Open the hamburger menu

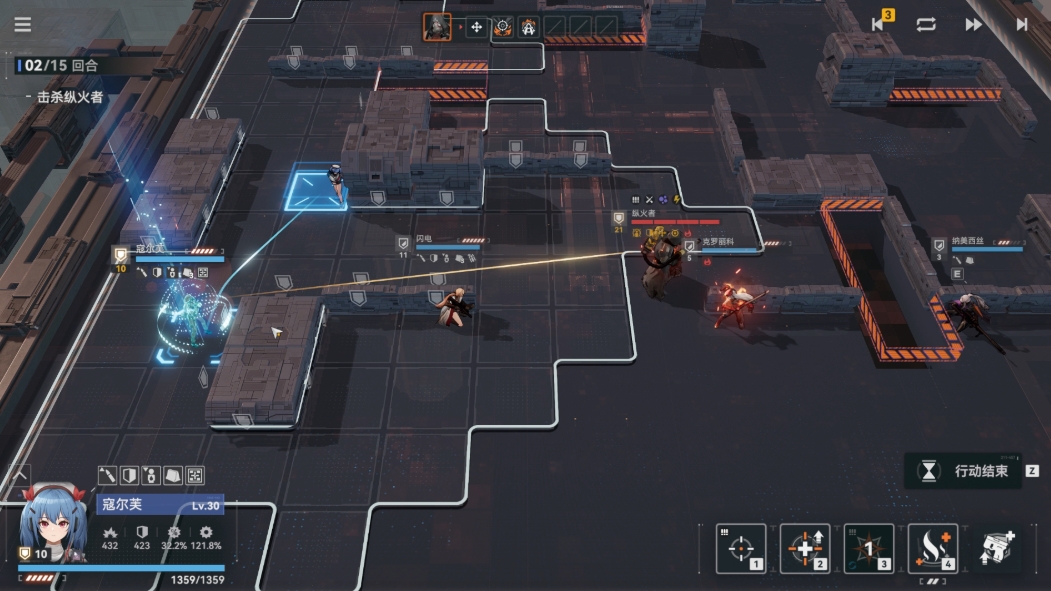(22, 25)
